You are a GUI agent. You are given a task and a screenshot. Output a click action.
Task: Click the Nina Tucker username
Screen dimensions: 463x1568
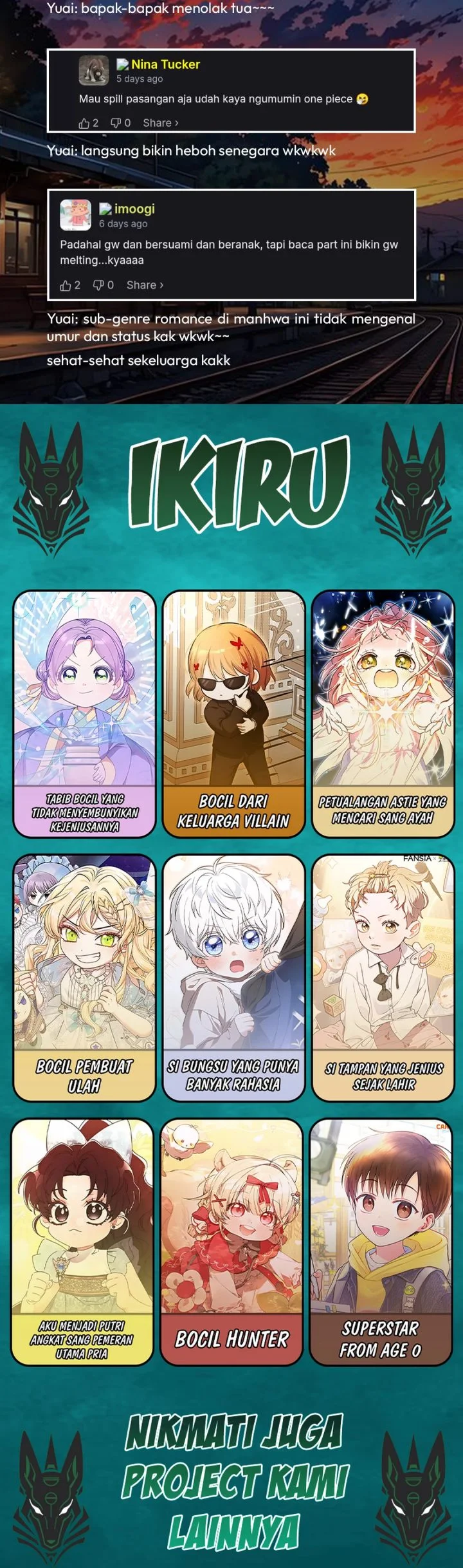tap(165, 64)
